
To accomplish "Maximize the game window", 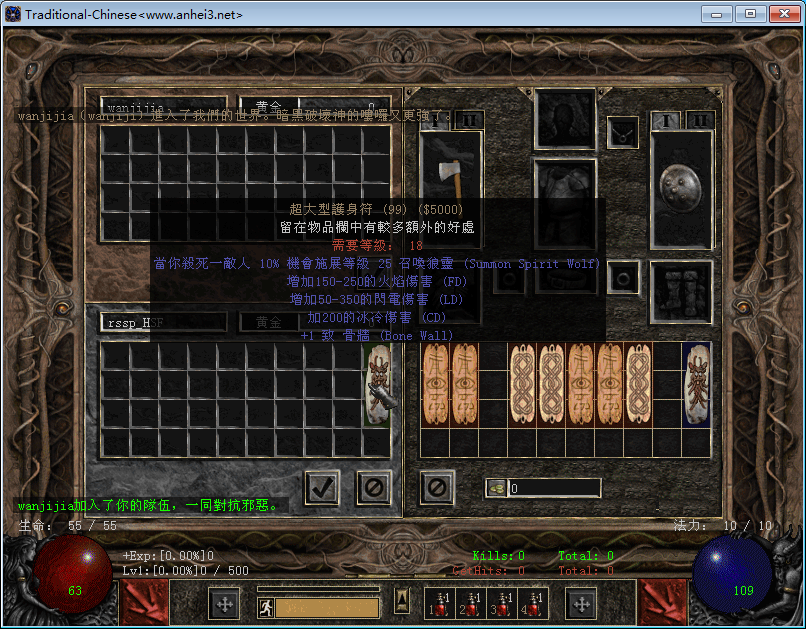I will coord(750,14).
